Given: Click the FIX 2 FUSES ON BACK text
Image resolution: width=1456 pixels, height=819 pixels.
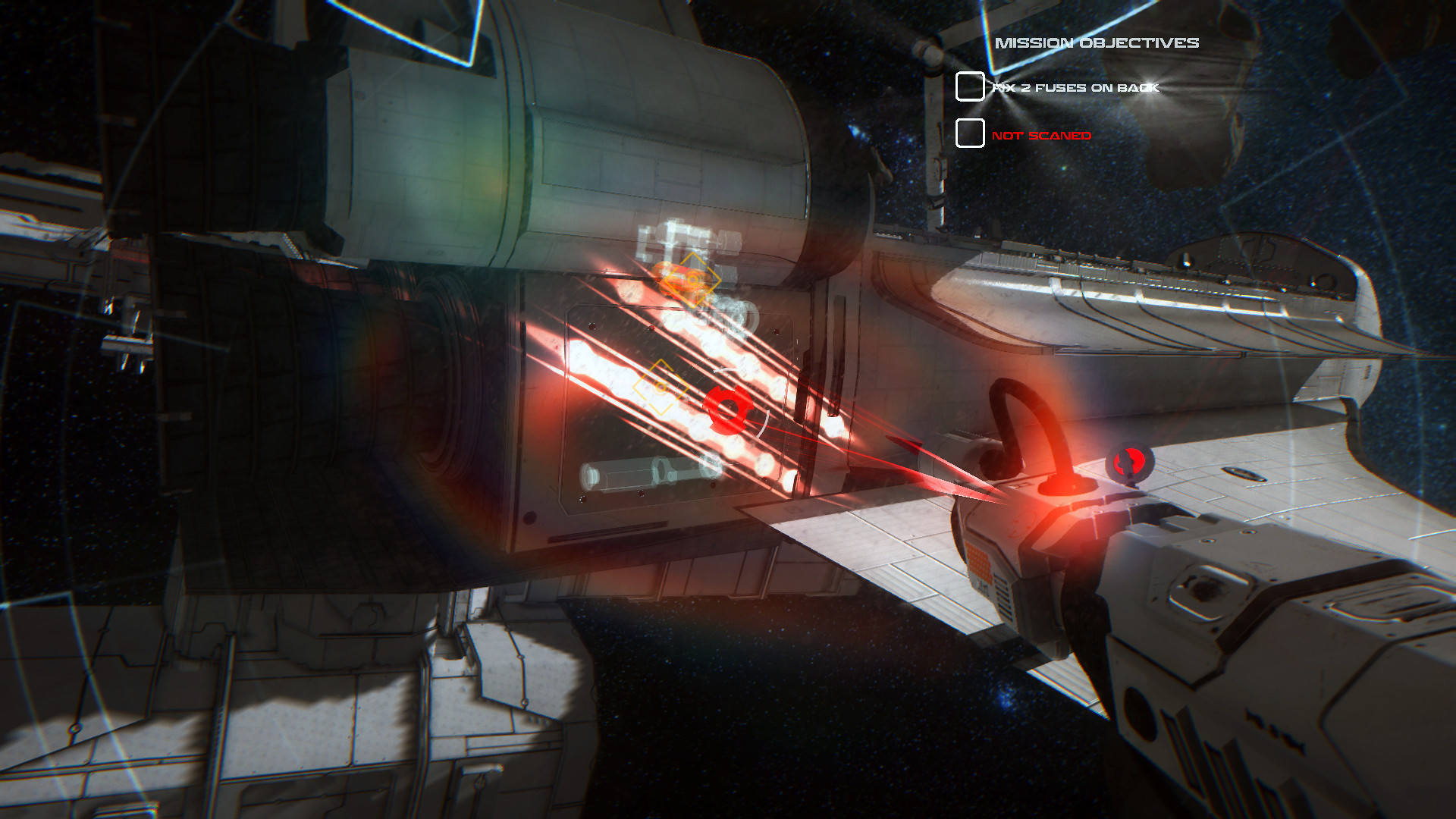Looking at the screenshot, I should tap(1077, 86).
